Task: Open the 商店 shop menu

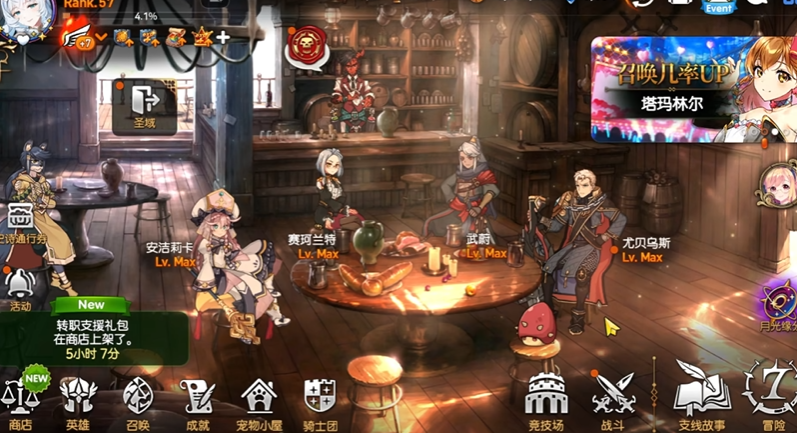Action: pyautogui.click(x=20, y=400)
